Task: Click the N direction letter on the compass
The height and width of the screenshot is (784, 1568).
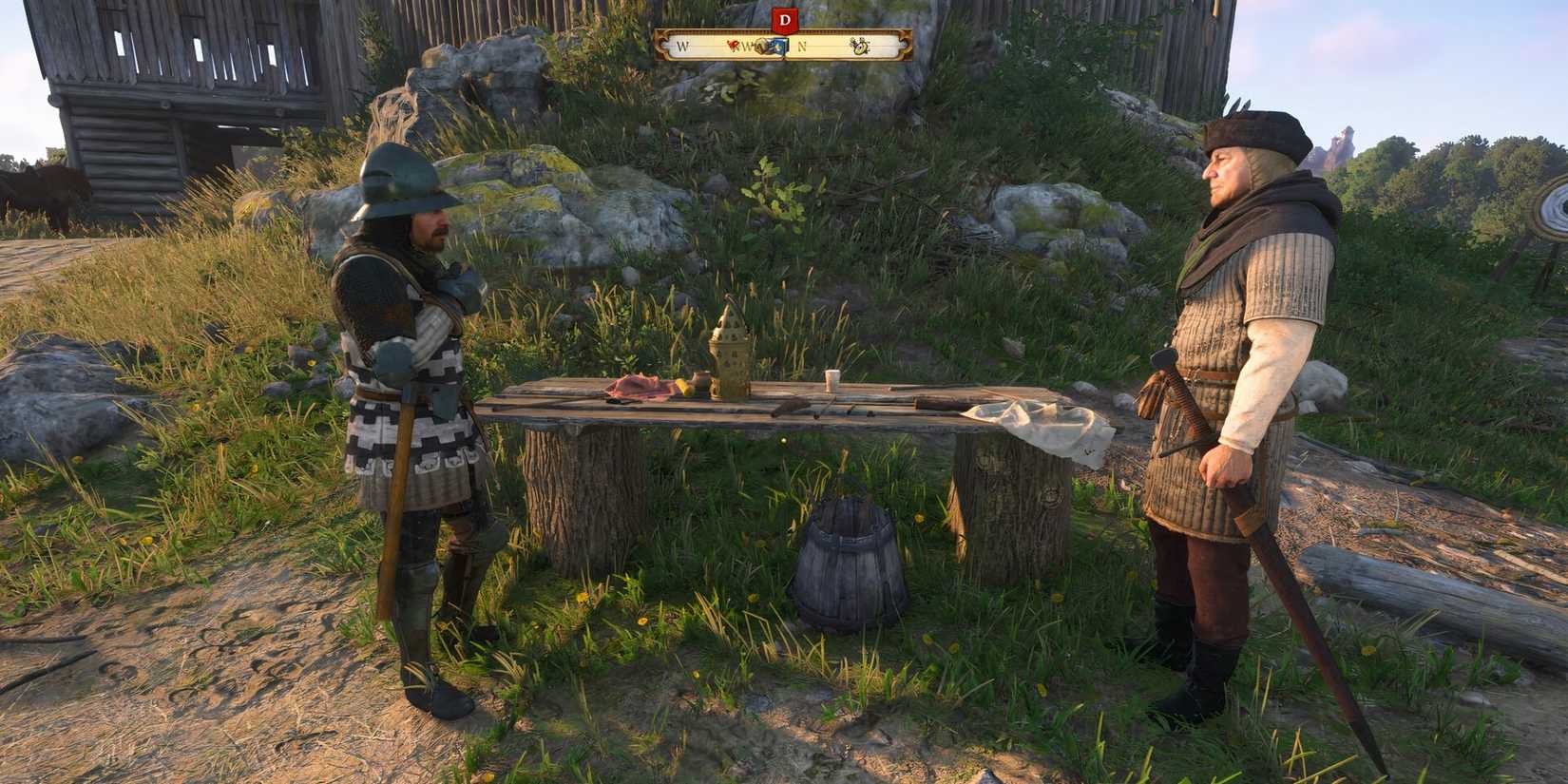Action: pyautogui.click(x=801, y=46)
